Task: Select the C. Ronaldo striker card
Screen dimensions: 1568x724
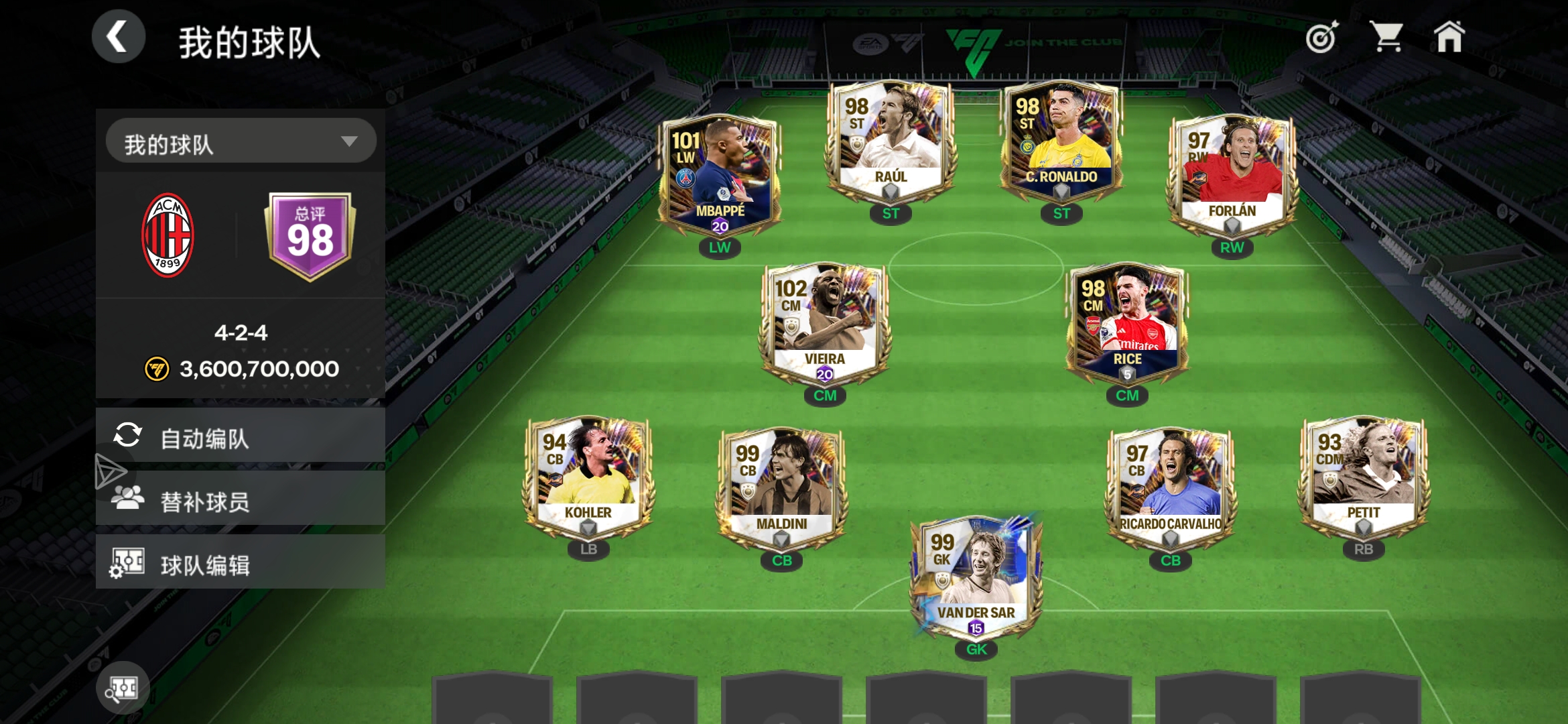Action: [1061, 141]
